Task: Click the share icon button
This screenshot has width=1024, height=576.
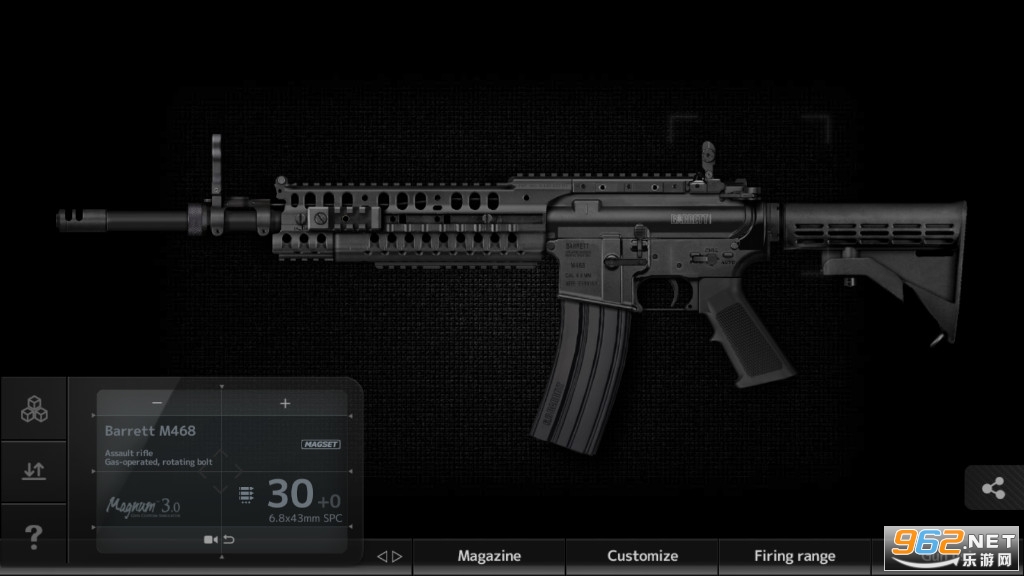Action: (x=993, y=489)
